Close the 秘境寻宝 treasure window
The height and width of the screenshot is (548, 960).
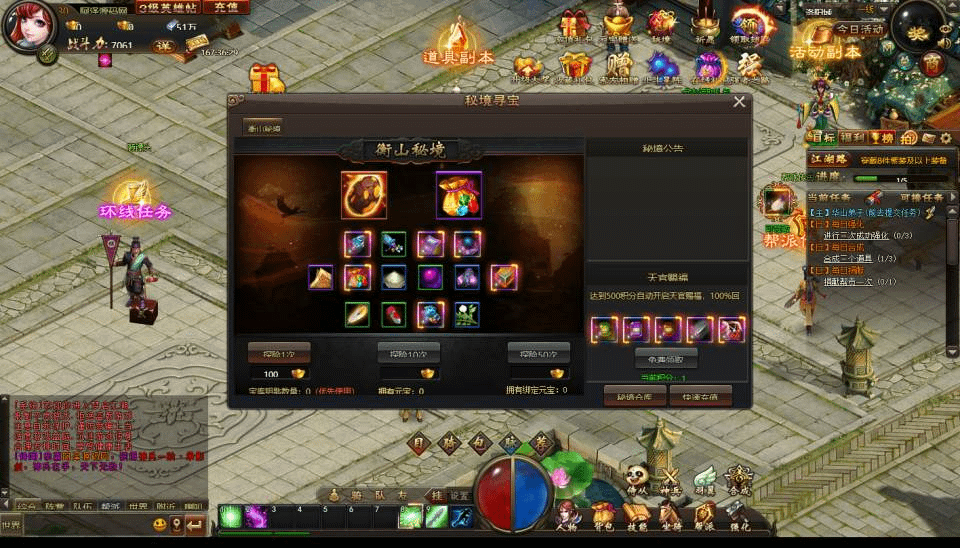tap(739, 101)
